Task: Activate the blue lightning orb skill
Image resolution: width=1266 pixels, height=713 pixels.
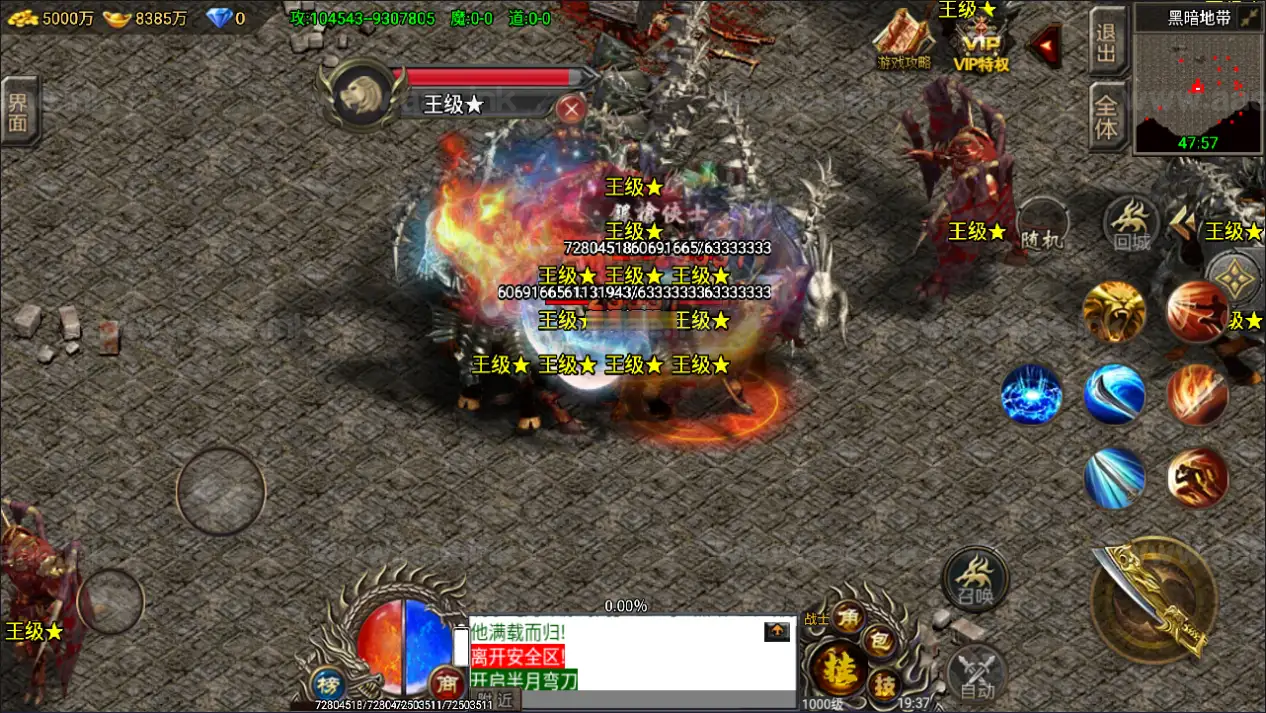Action: click(x=1032, y=394)
